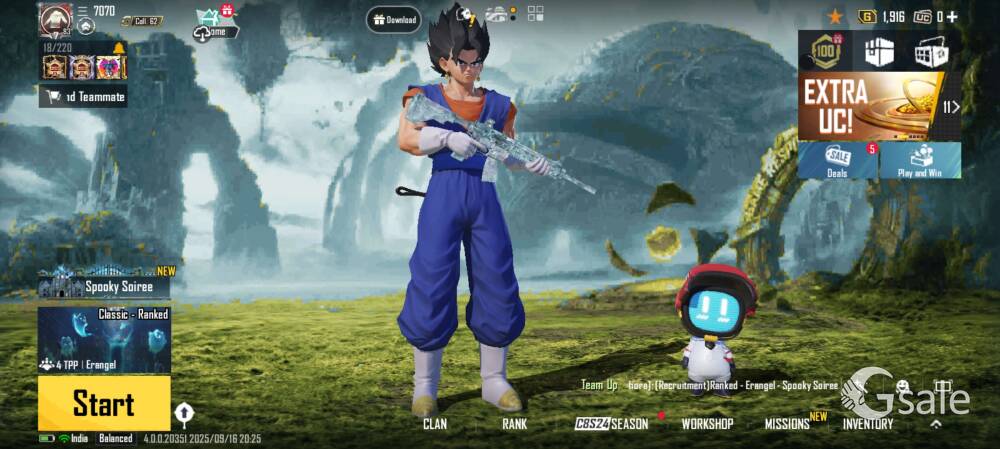Viewport: 1000px width, 449px height.
Task: Open the Missions menu
Action: coord(788,424)
